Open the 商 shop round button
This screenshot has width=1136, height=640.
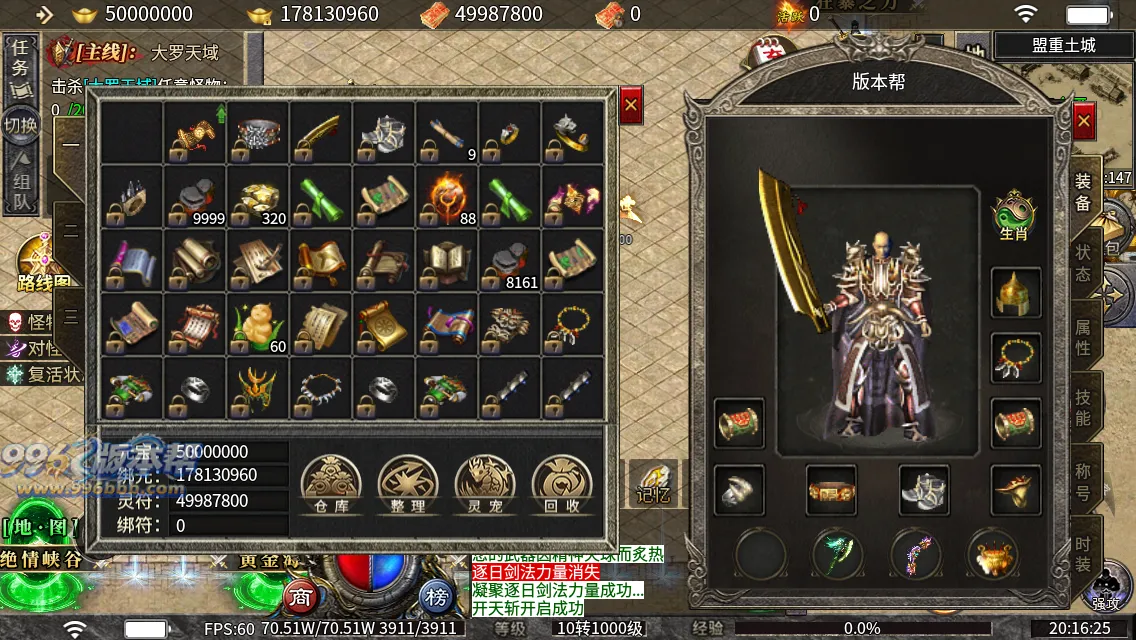(x=301, y=597)
